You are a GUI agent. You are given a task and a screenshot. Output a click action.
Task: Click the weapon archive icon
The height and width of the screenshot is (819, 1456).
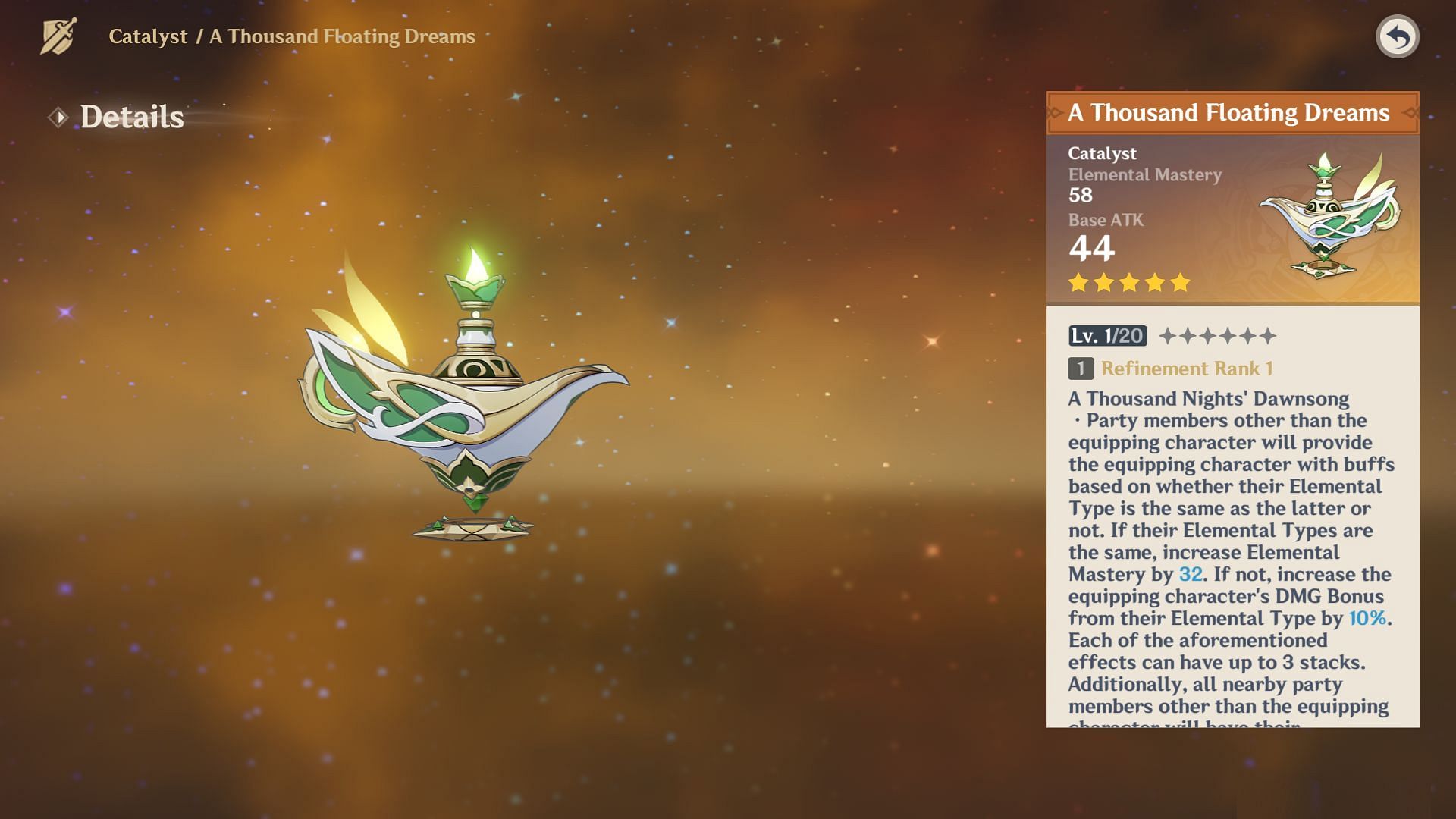coord(58,36)
